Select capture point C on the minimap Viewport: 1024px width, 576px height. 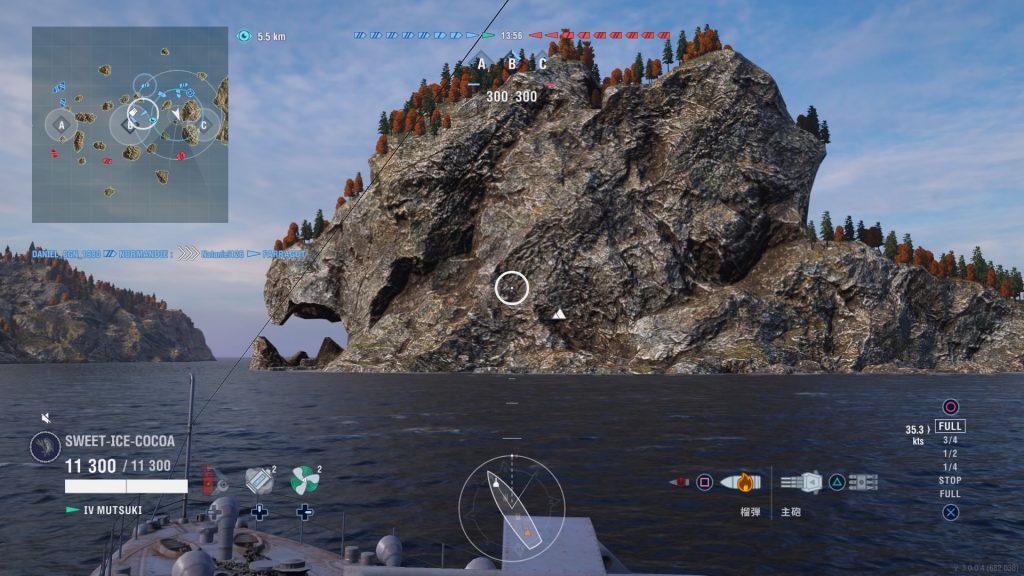point(203,125)
